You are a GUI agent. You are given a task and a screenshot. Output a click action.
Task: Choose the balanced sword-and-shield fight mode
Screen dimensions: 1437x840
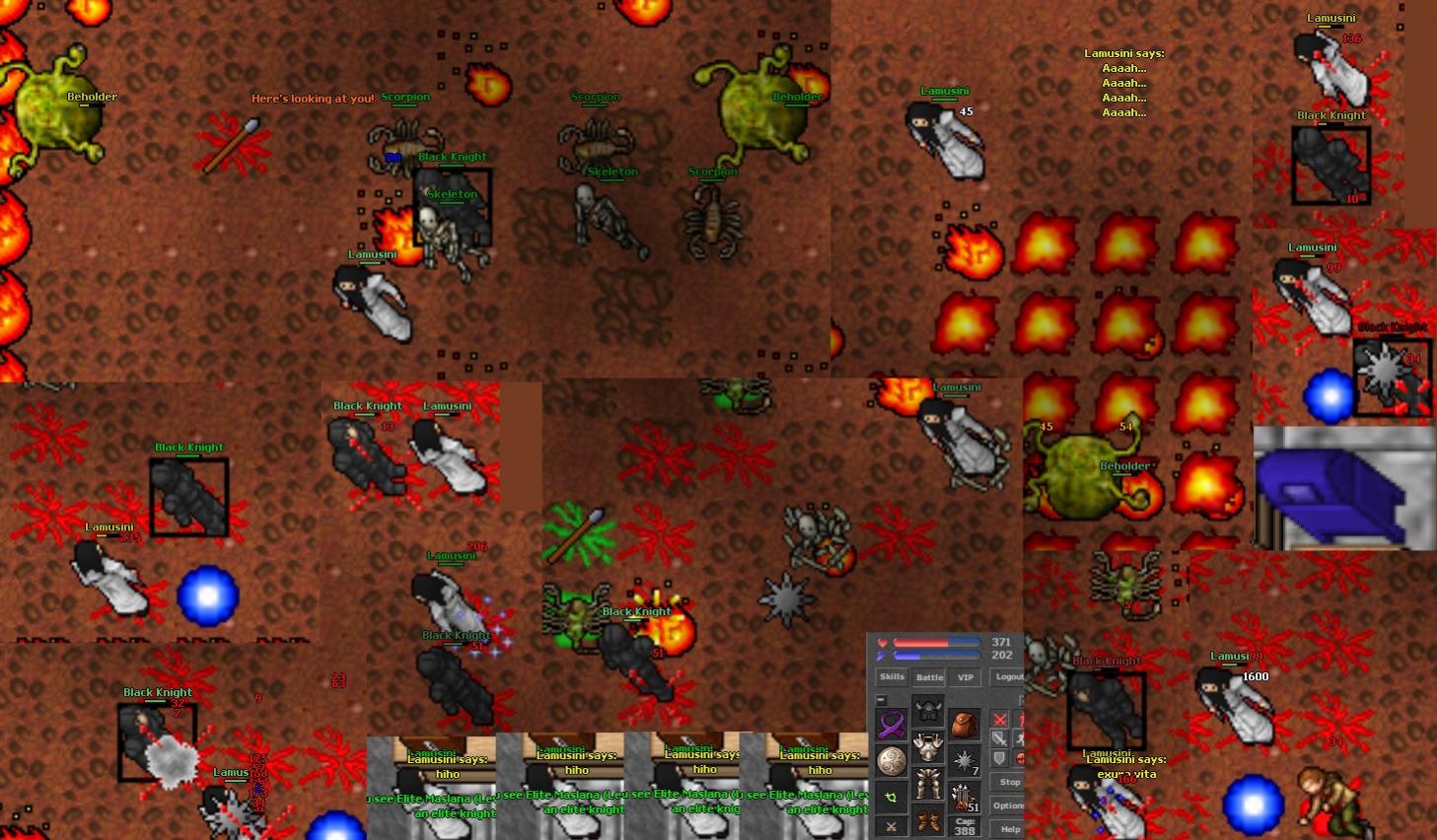click(1000, 738)
